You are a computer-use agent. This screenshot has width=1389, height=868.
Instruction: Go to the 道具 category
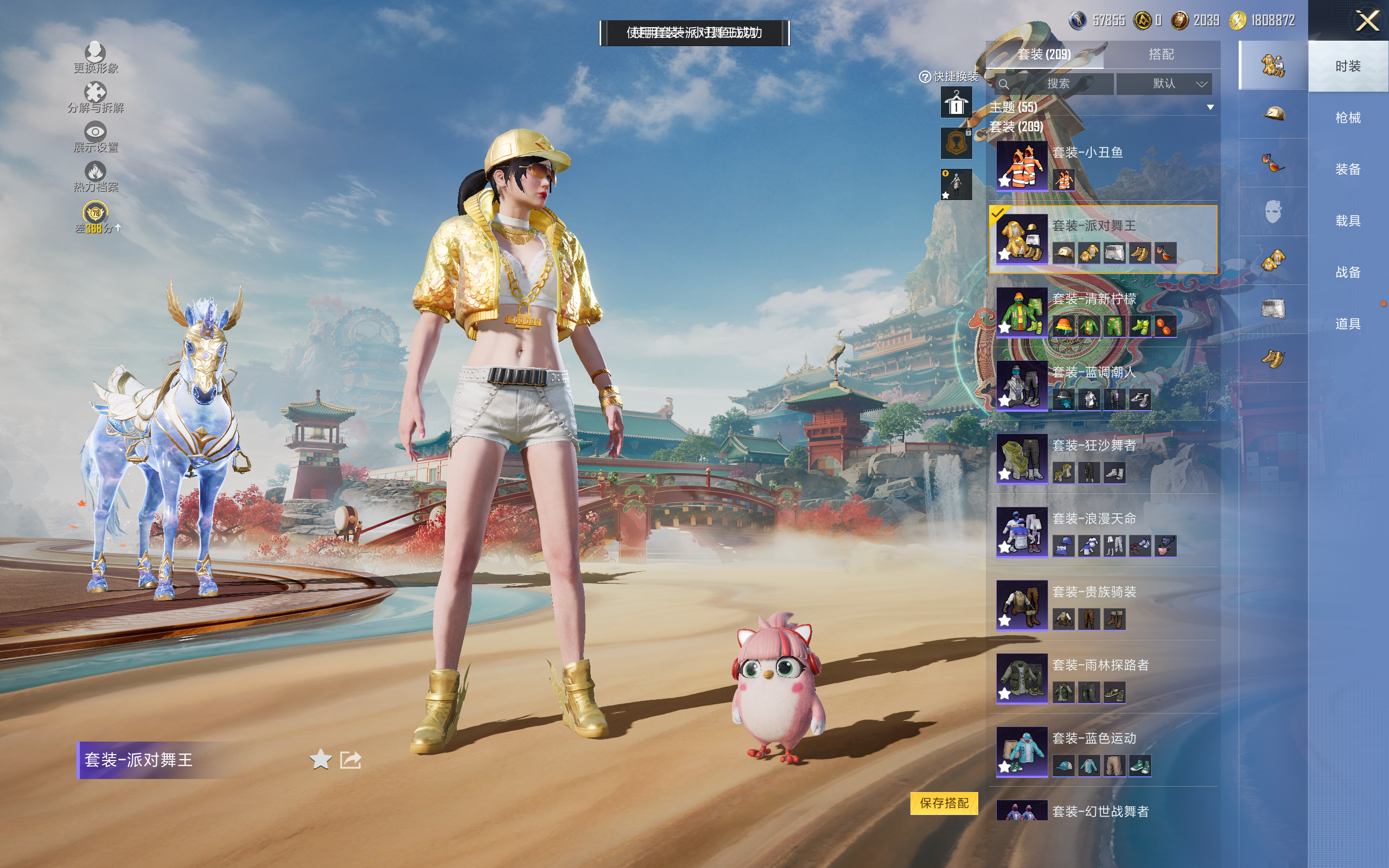(1347, 324)
